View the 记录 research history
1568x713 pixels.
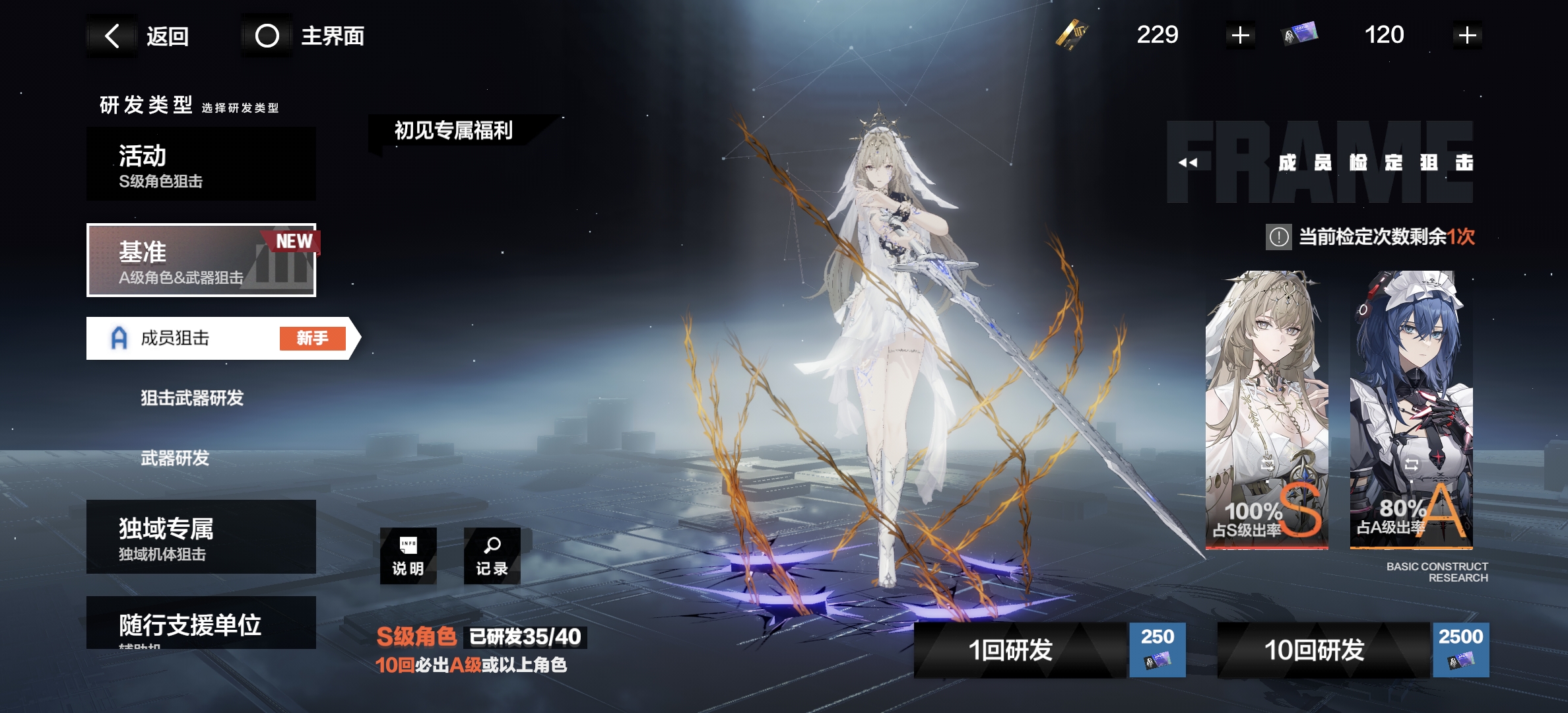click(x=492, y=556)
